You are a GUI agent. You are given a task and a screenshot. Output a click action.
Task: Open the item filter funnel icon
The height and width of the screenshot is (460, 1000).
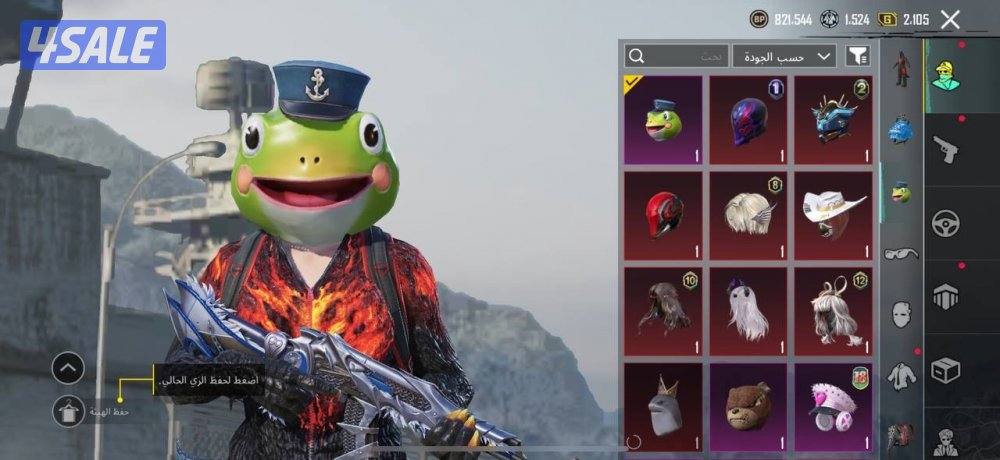click(857, 56)
